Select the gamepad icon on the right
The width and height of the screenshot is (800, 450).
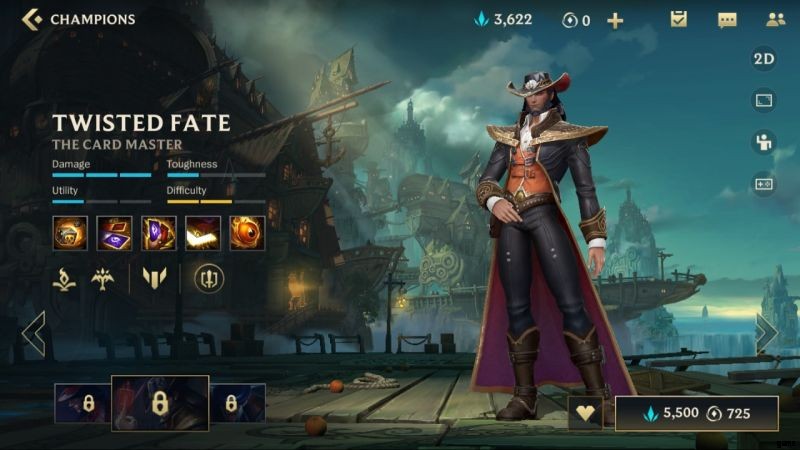(x=764, y=184)
